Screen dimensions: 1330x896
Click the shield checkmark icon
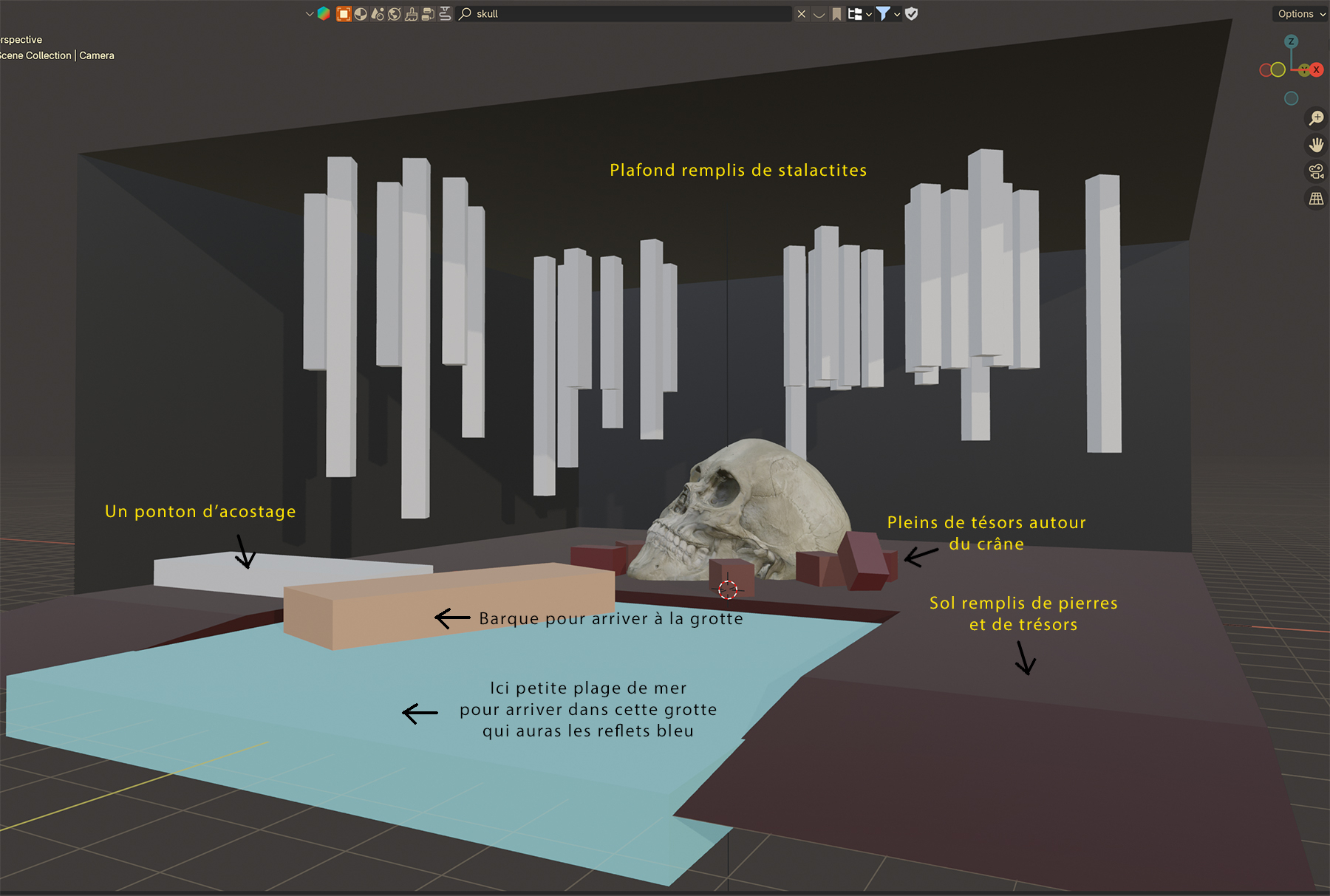912,14
